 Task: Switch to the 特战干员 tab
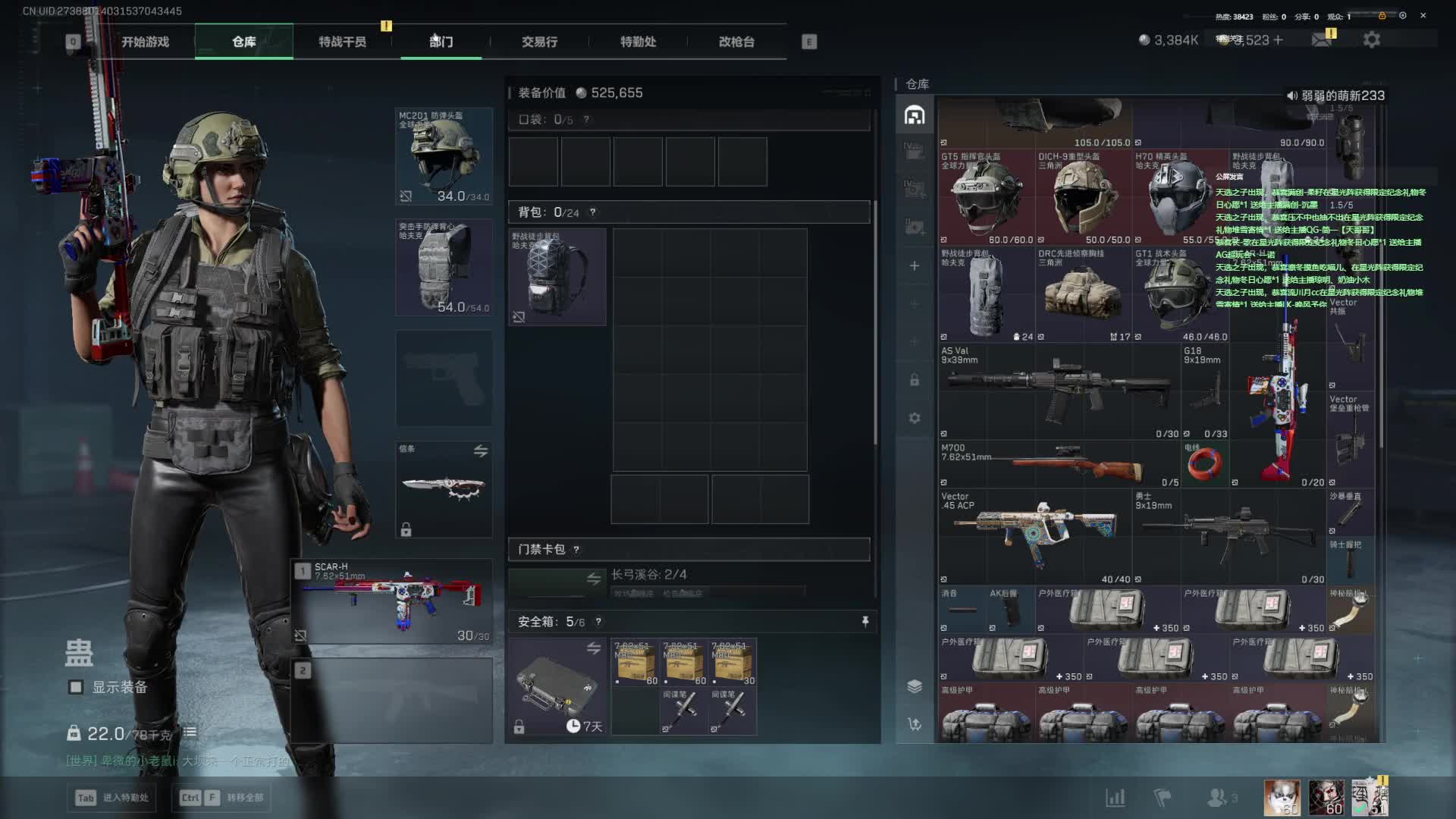click(x=342, y=42)
